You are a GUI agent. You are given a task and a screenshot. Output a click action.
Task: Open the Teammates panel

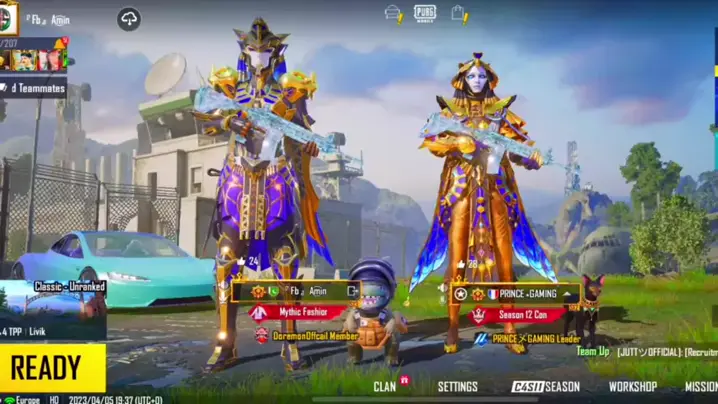(x=40, y=87)
